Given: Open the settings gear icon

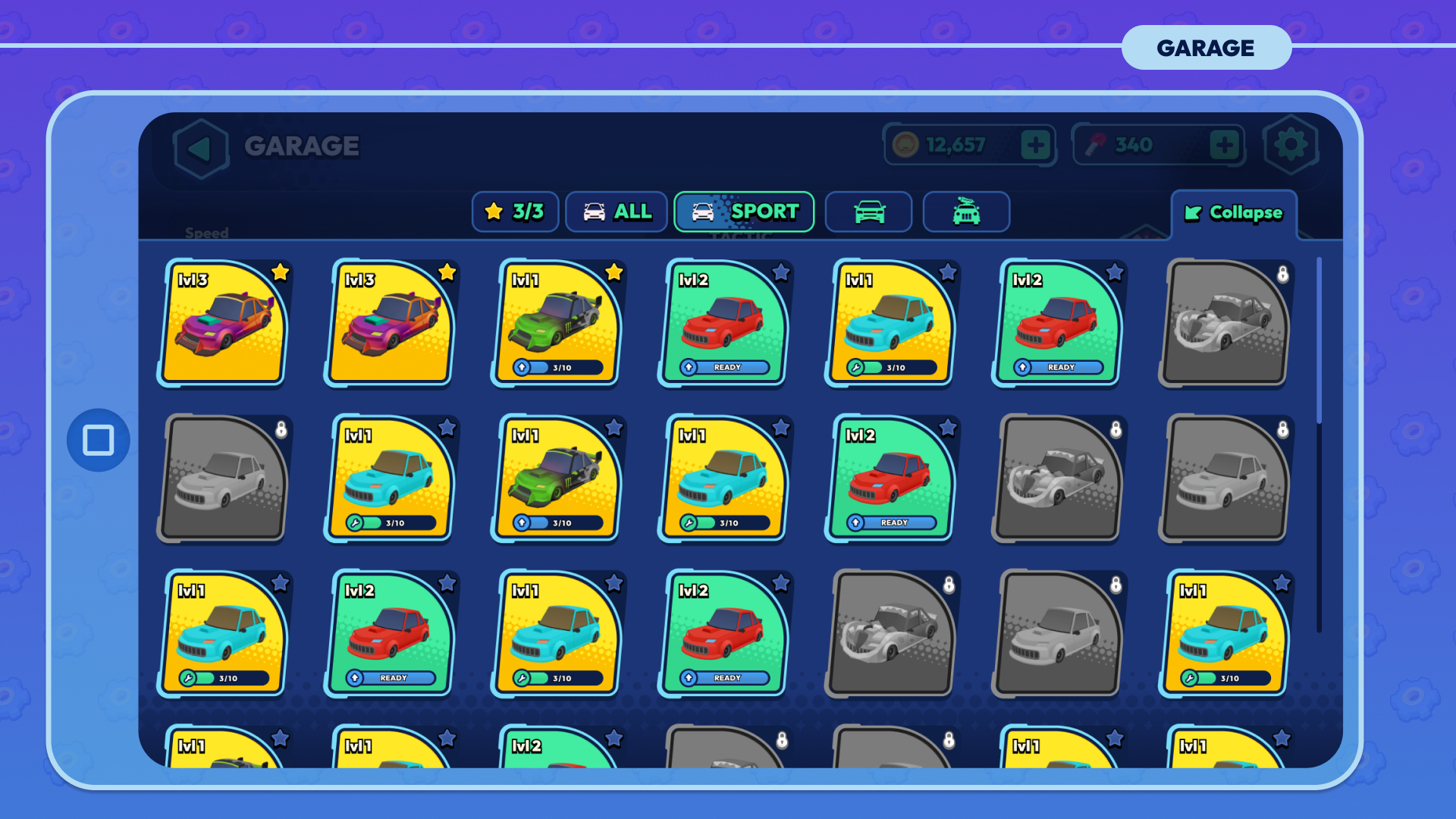Looking at the screenshot, I should 1291,145.
